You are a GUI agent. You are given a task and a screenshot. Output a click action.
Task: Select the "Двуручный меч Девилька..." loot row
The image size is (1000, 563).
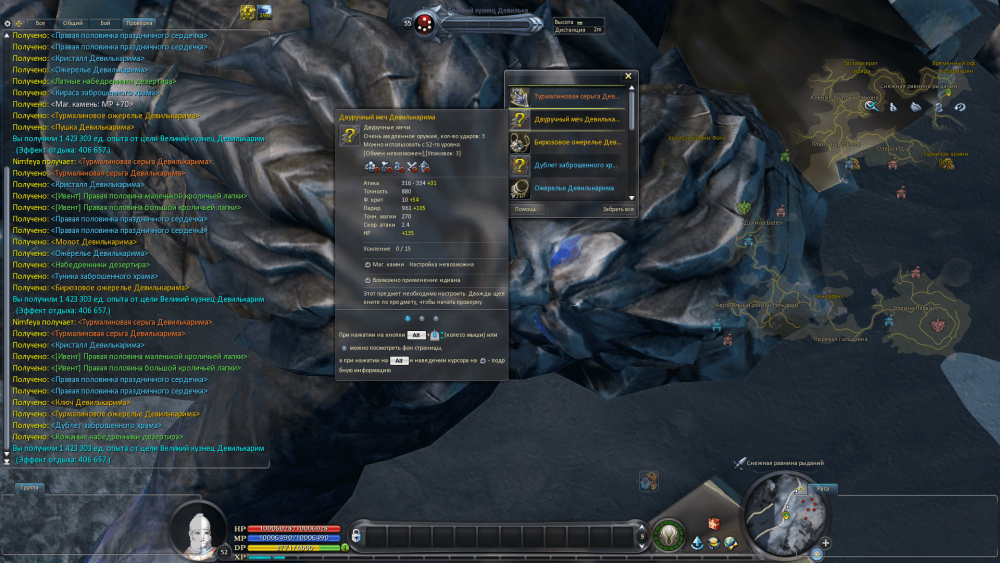tap(567, 119)
